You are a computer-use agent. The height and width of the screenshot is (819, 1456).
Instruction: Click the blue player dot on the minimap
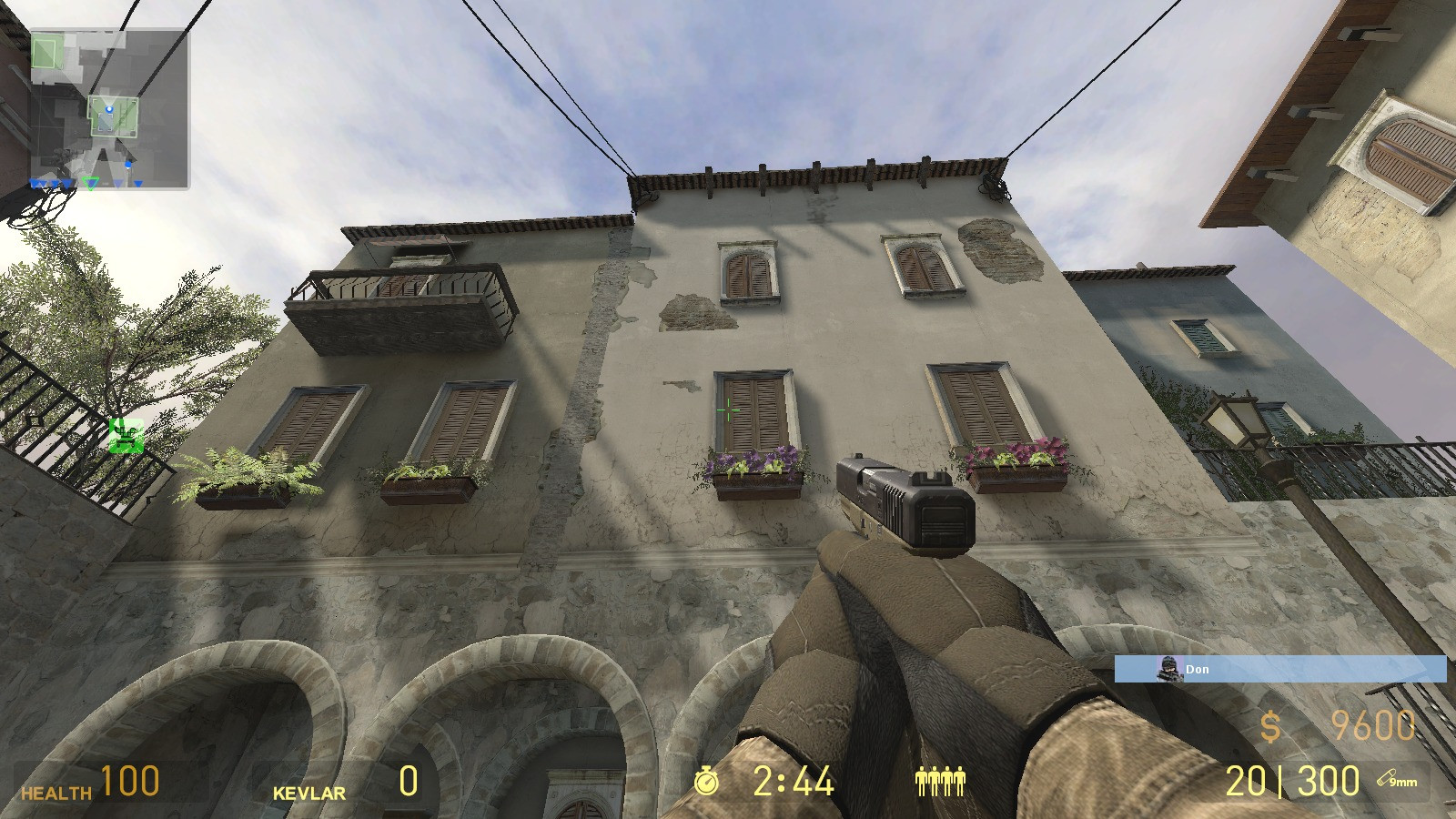(x=109, y=108)
